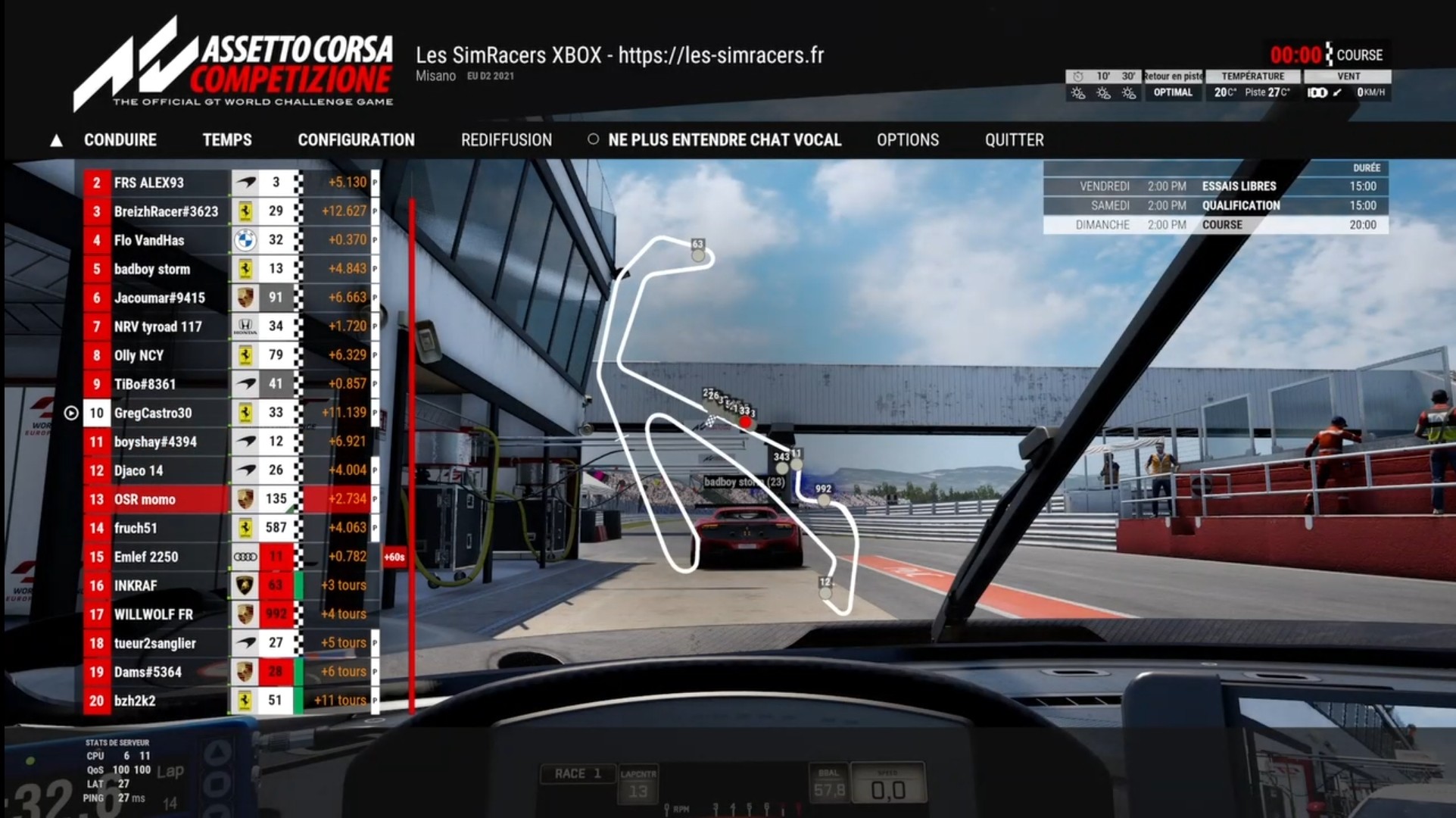Open the CONFIGURATION menu
This screenshot has height=818, width=1456.
(356, 140)
